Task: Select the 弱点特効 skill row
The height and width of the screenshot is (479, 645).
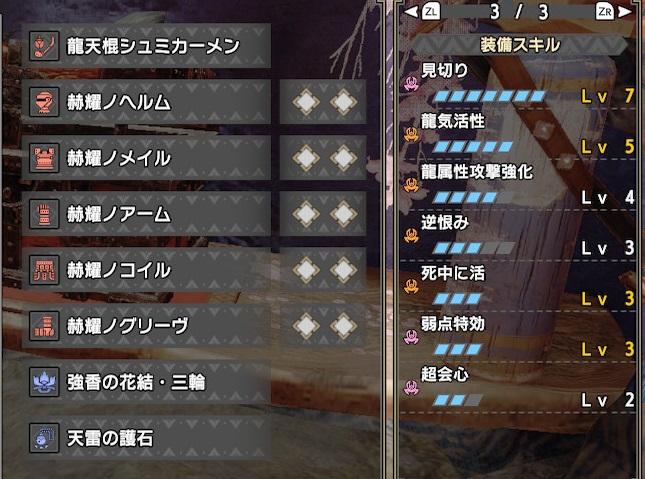Action: pyautogui.click(x=520, y=338)
